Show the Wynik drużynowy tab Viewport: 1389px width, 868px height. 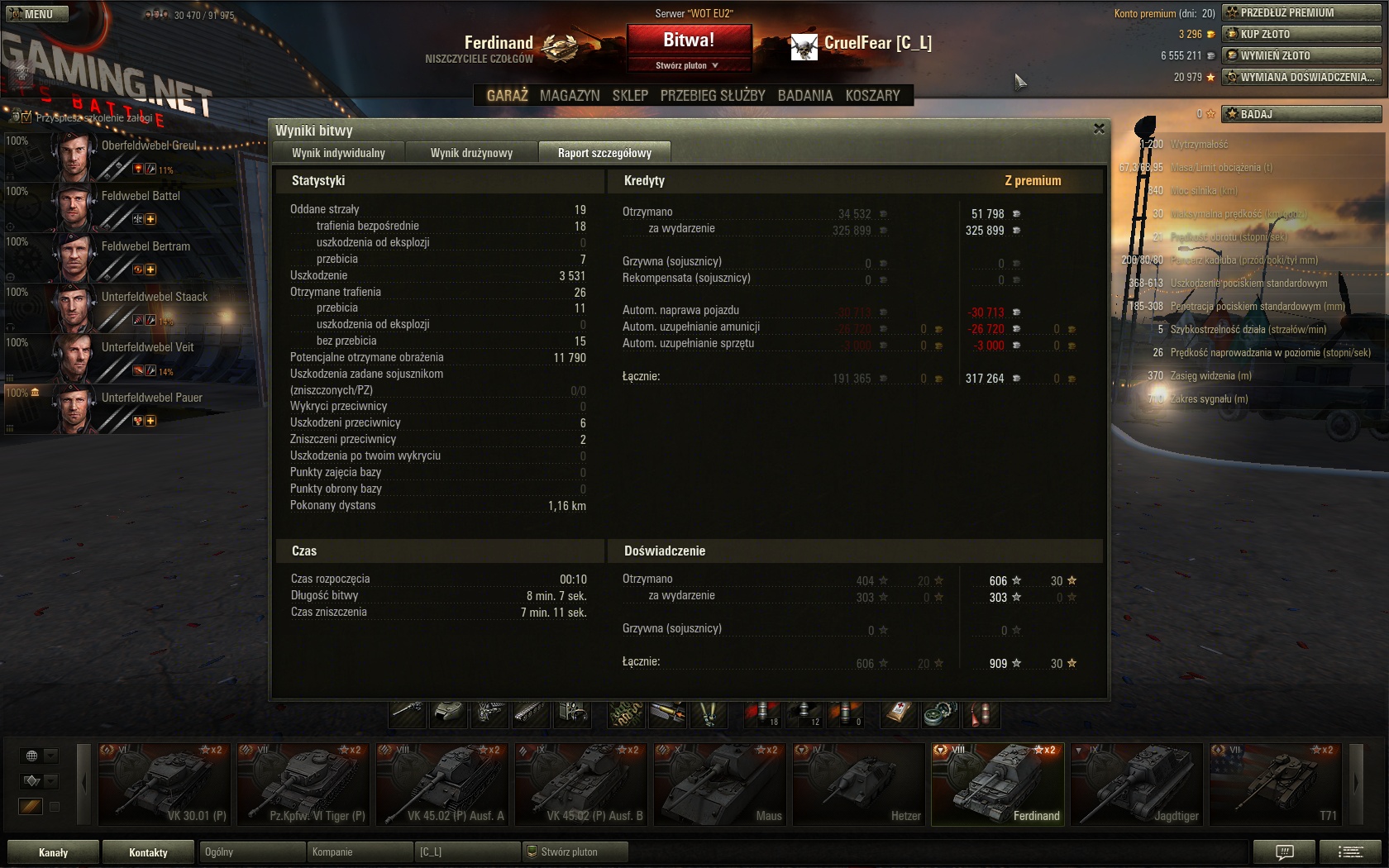pos(471,153)
